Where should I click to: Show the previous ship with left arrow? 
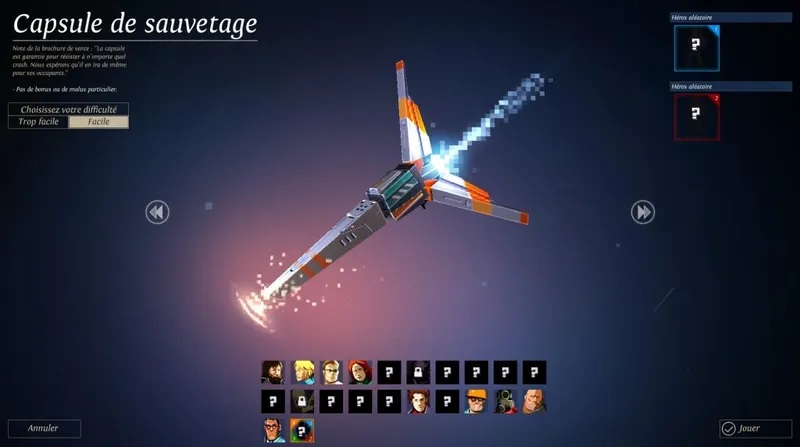(157, 212)
